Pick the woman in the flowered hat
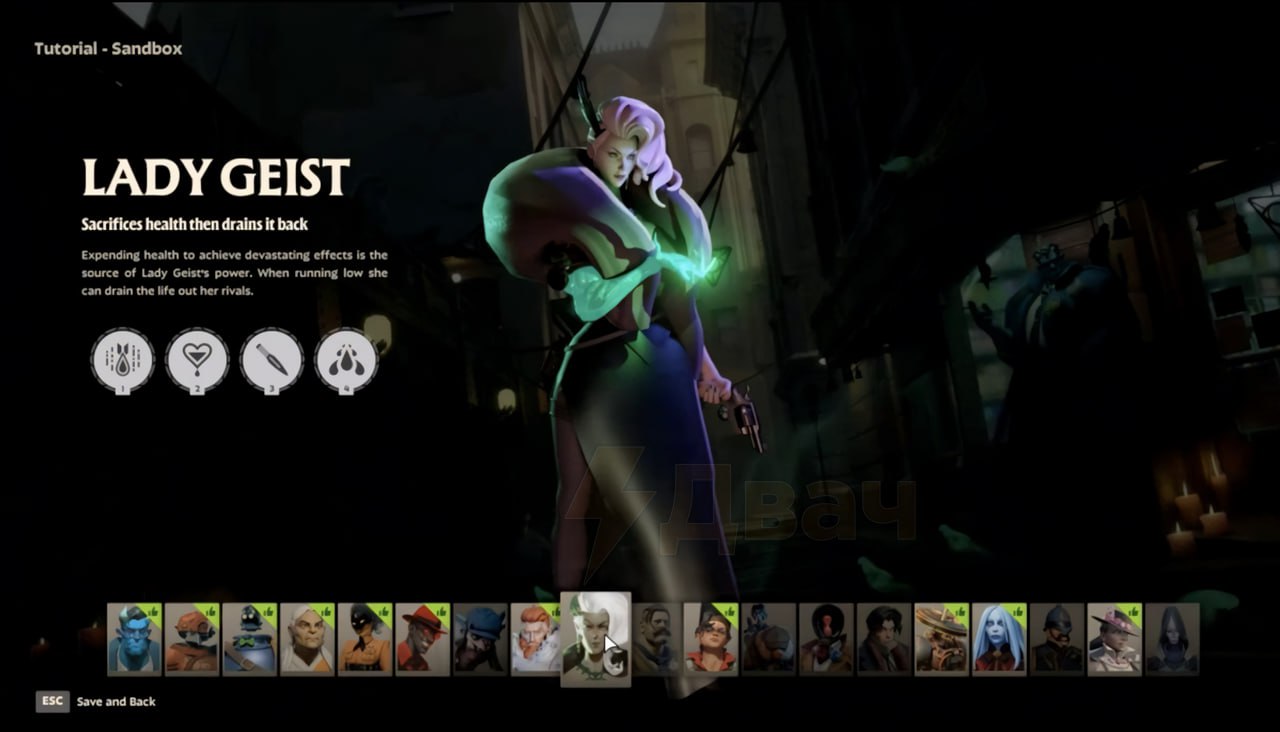This screenshot has height=732, width=1280. tap(1114, 638)
